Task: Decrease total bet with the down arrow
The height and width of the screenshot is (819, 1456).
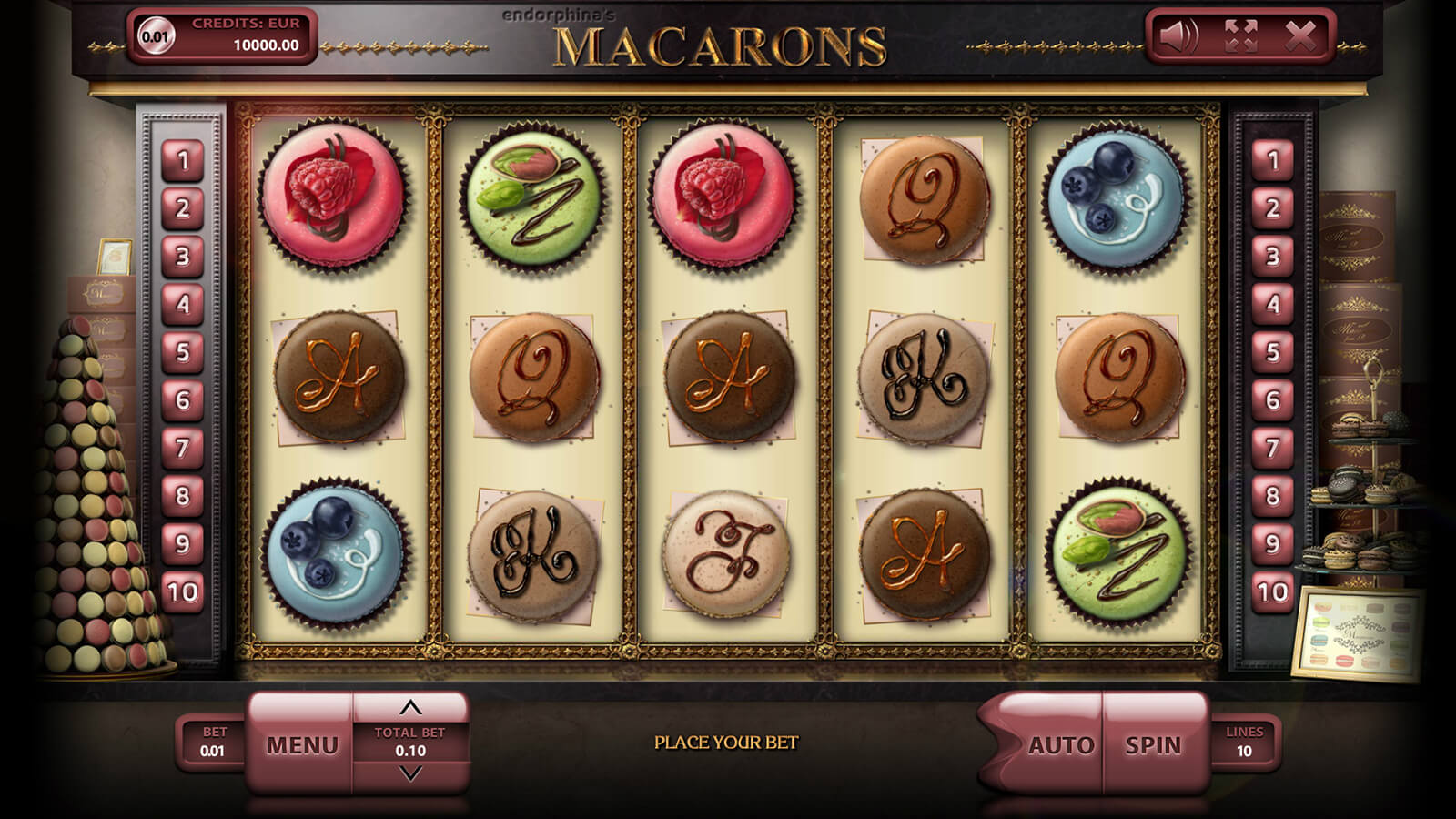Action: pos(410,773)
